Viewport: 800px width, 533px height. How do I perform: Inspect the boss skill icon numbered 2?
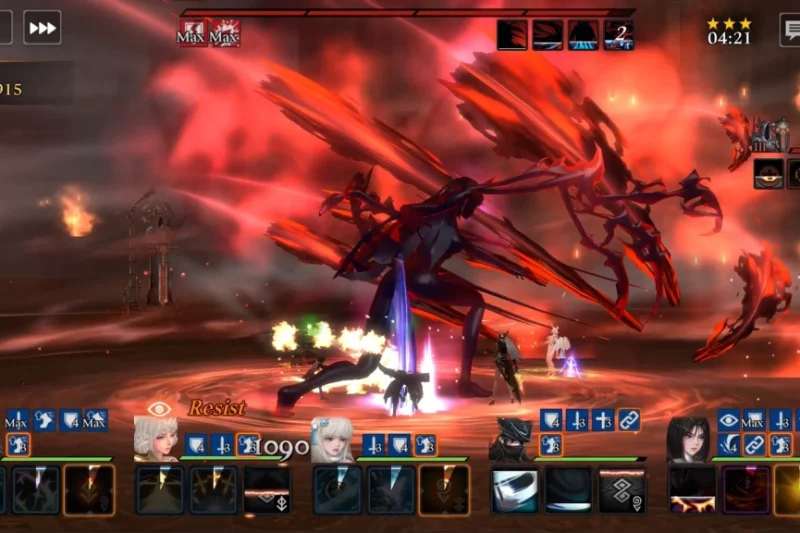click(x=619, y=35)
